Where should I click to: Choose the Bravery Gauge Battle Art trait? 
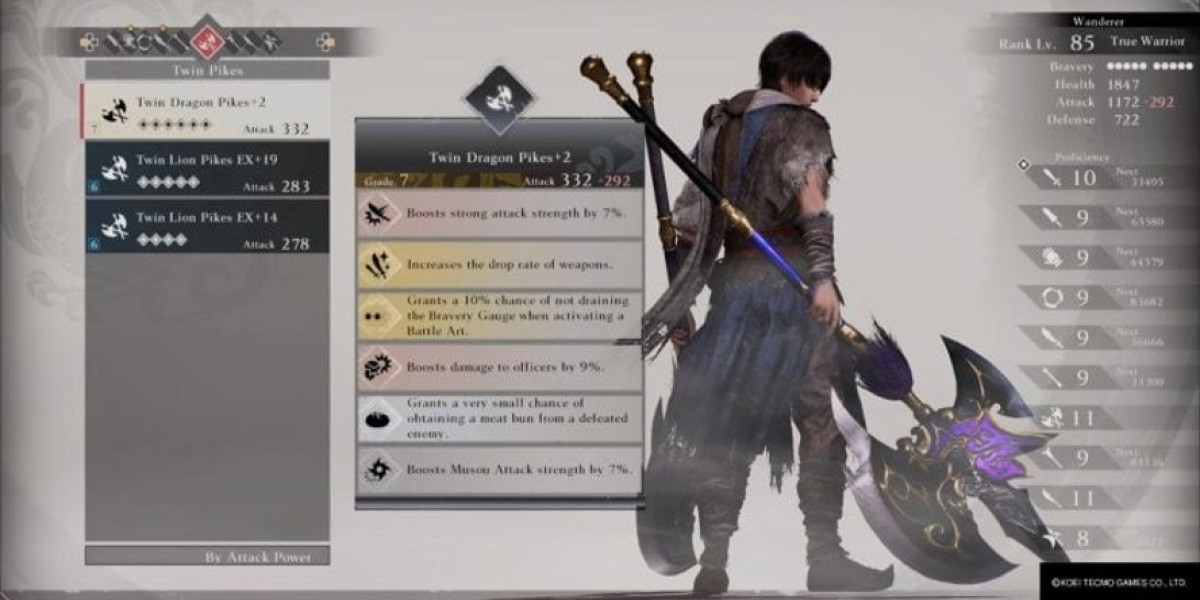(499, 316)
